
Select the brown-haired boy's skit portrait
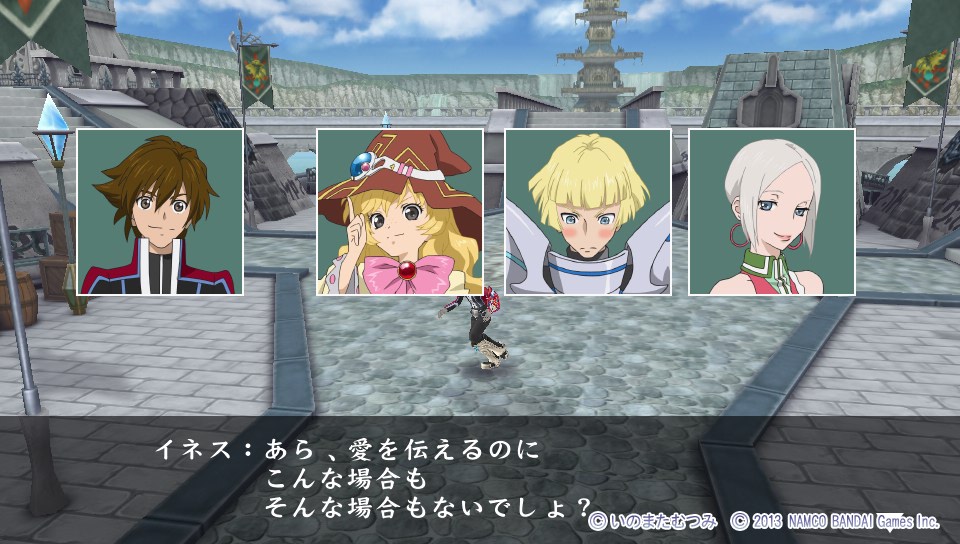click(160, 212)
